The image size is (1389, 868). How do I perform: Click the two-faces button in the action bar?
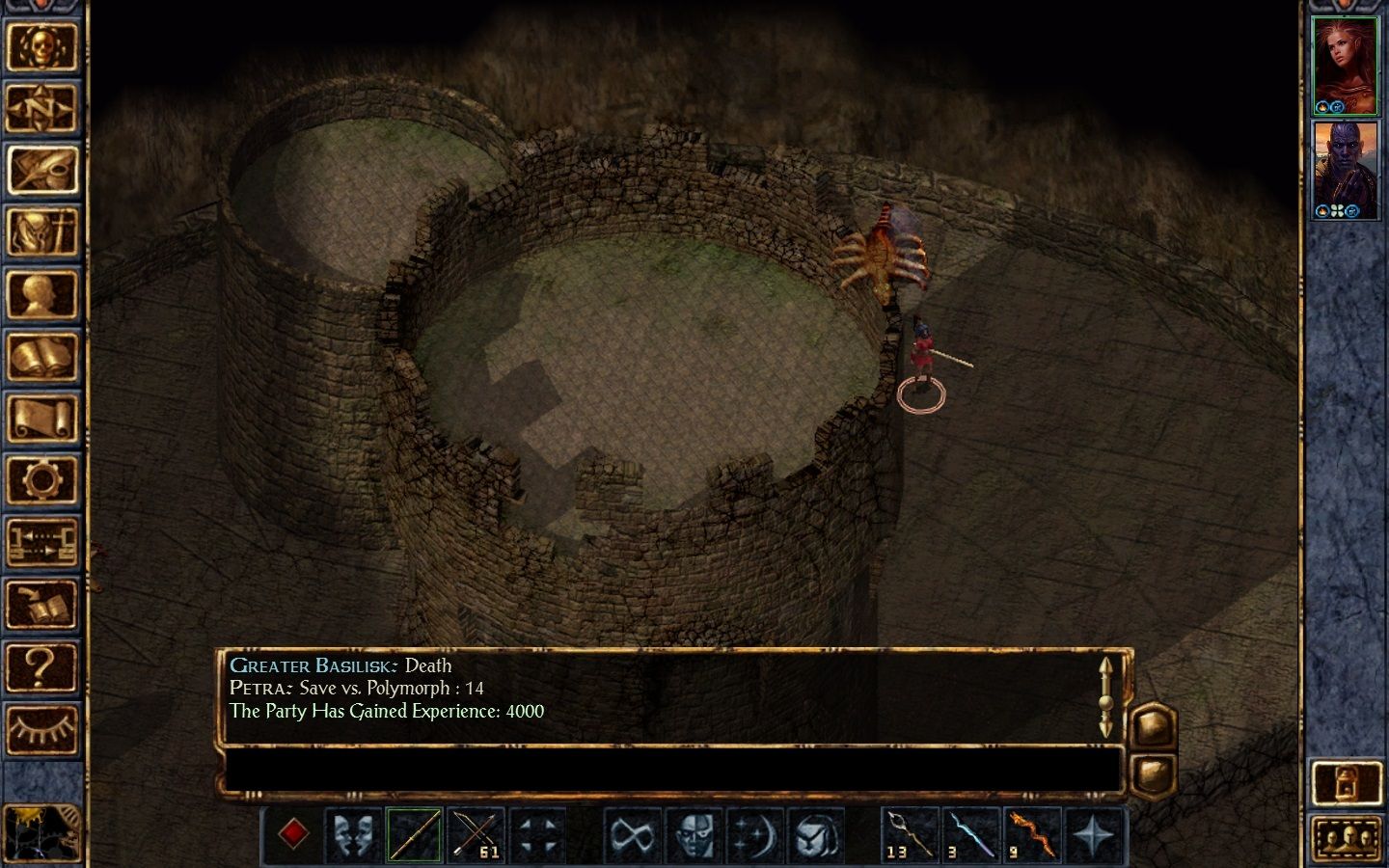354,833
